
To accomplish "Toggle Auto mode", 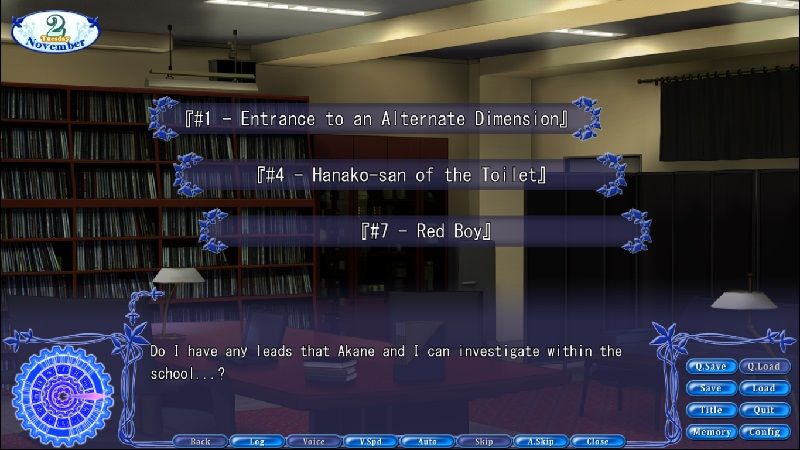I will click(427, 441).
